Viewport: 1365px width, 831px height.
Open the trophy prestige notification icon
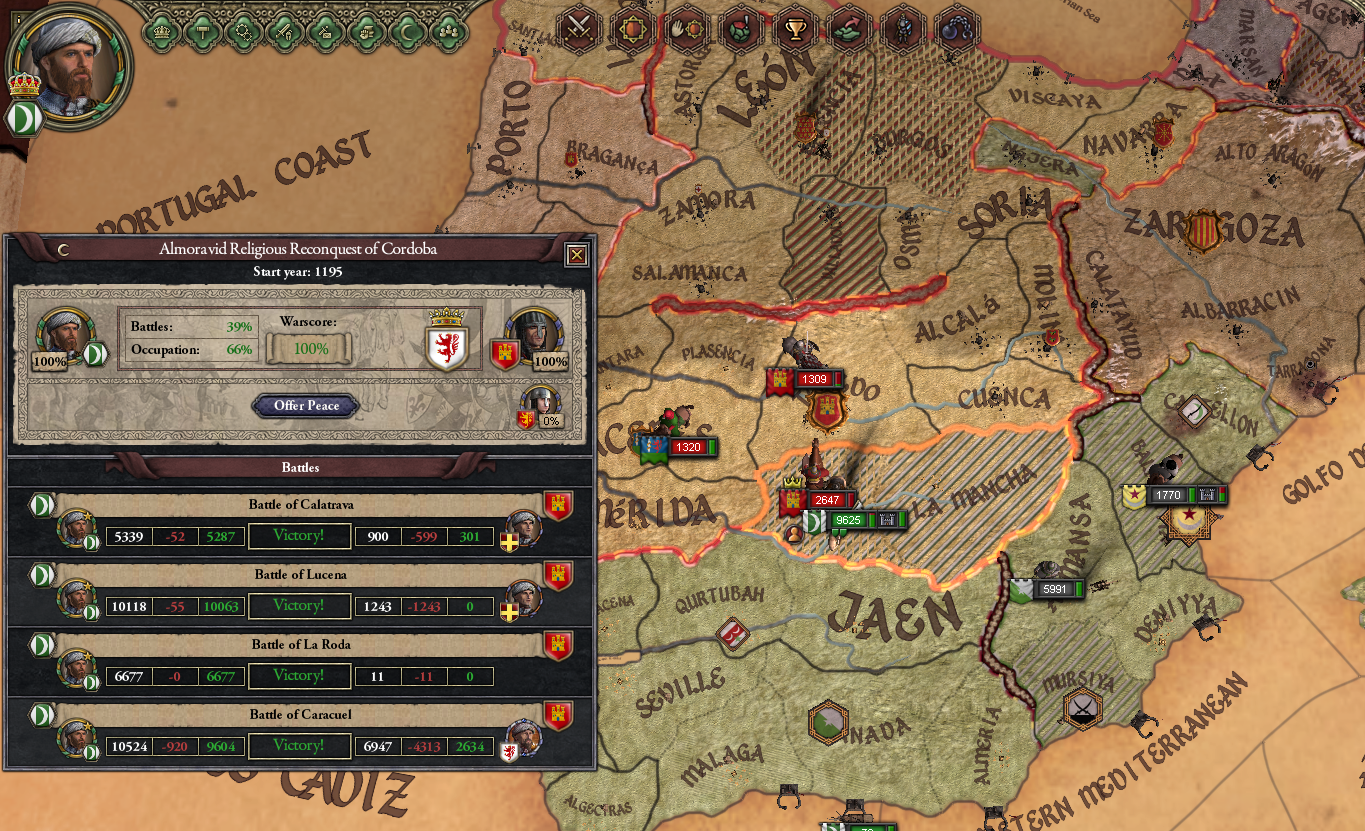click(794, 29)
